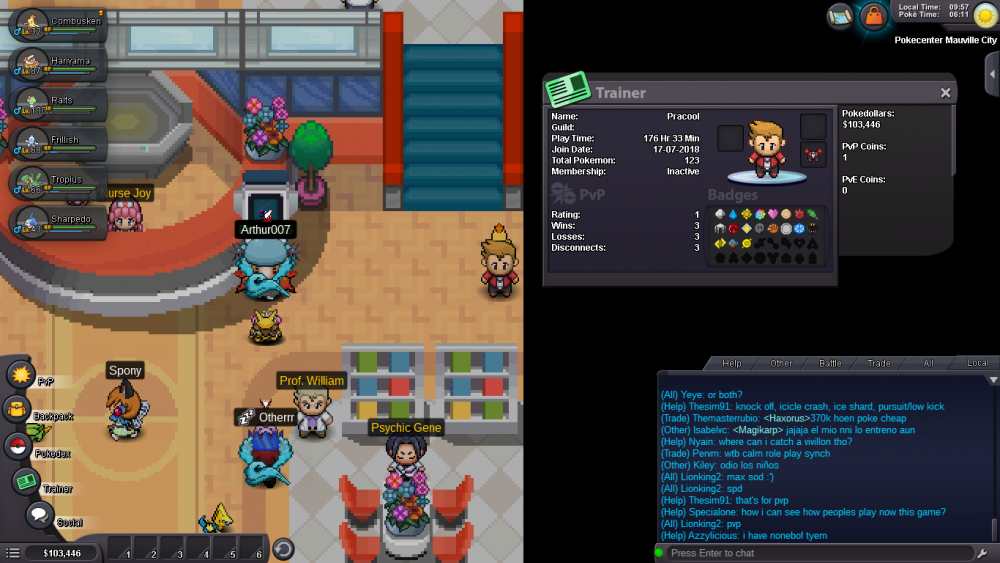Open the Trainer card button
Screen dimensions: 1000x563
tap(26, 482)
